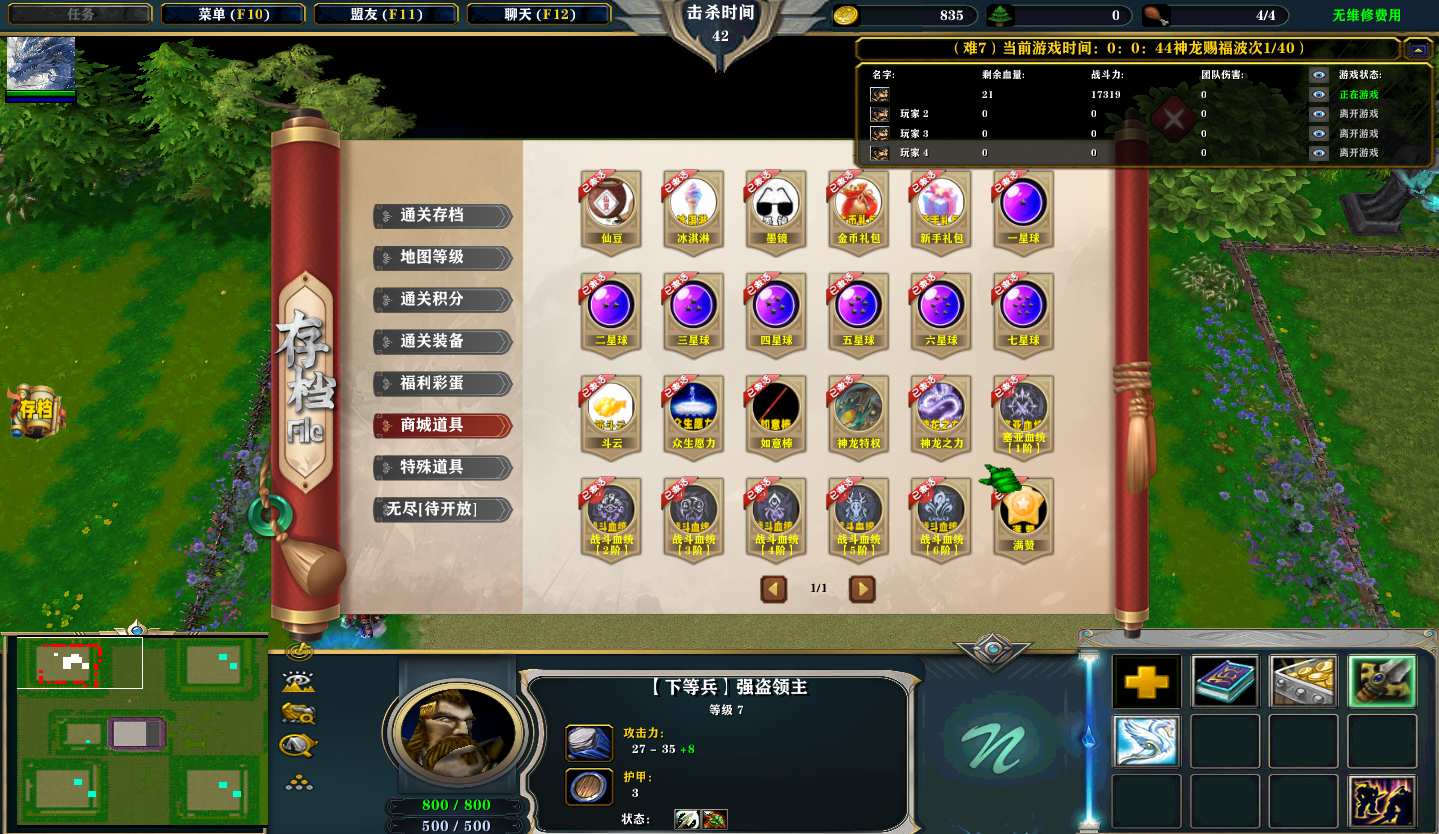Click the 存档 scroll icon at left

37,410
